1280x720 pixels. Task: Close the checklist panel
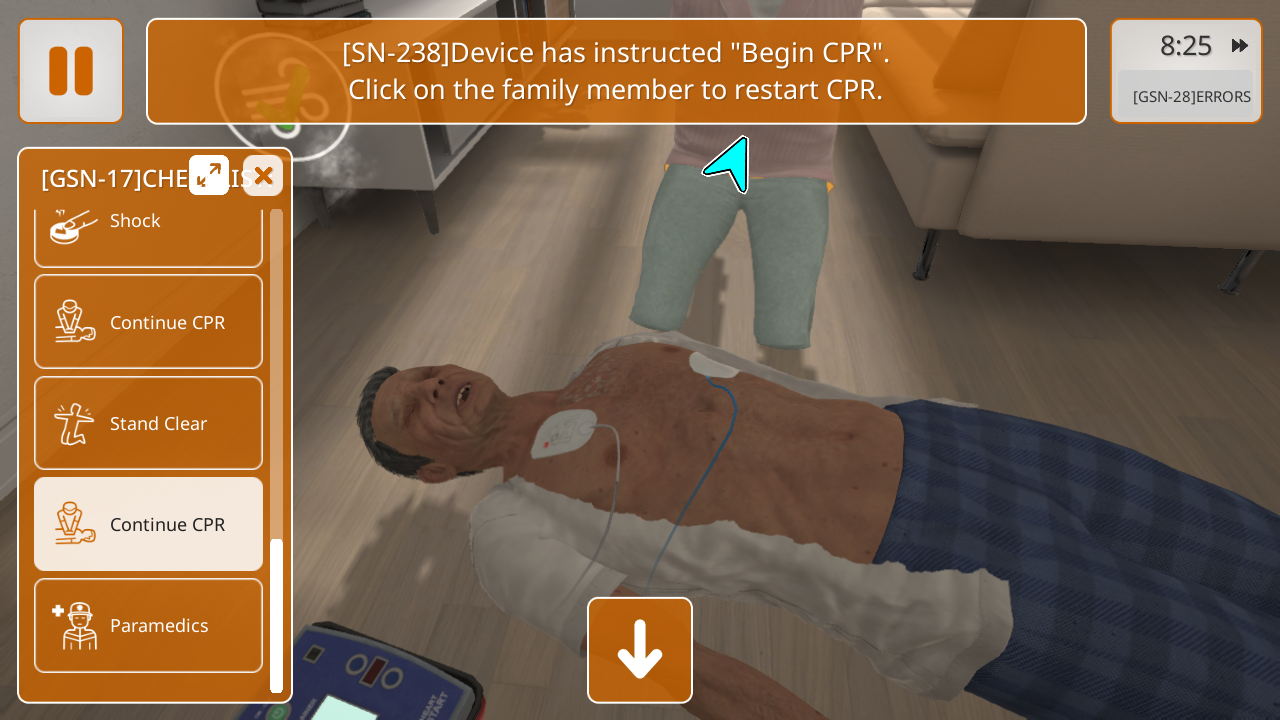pyautogui.click(x=263, y=176)
